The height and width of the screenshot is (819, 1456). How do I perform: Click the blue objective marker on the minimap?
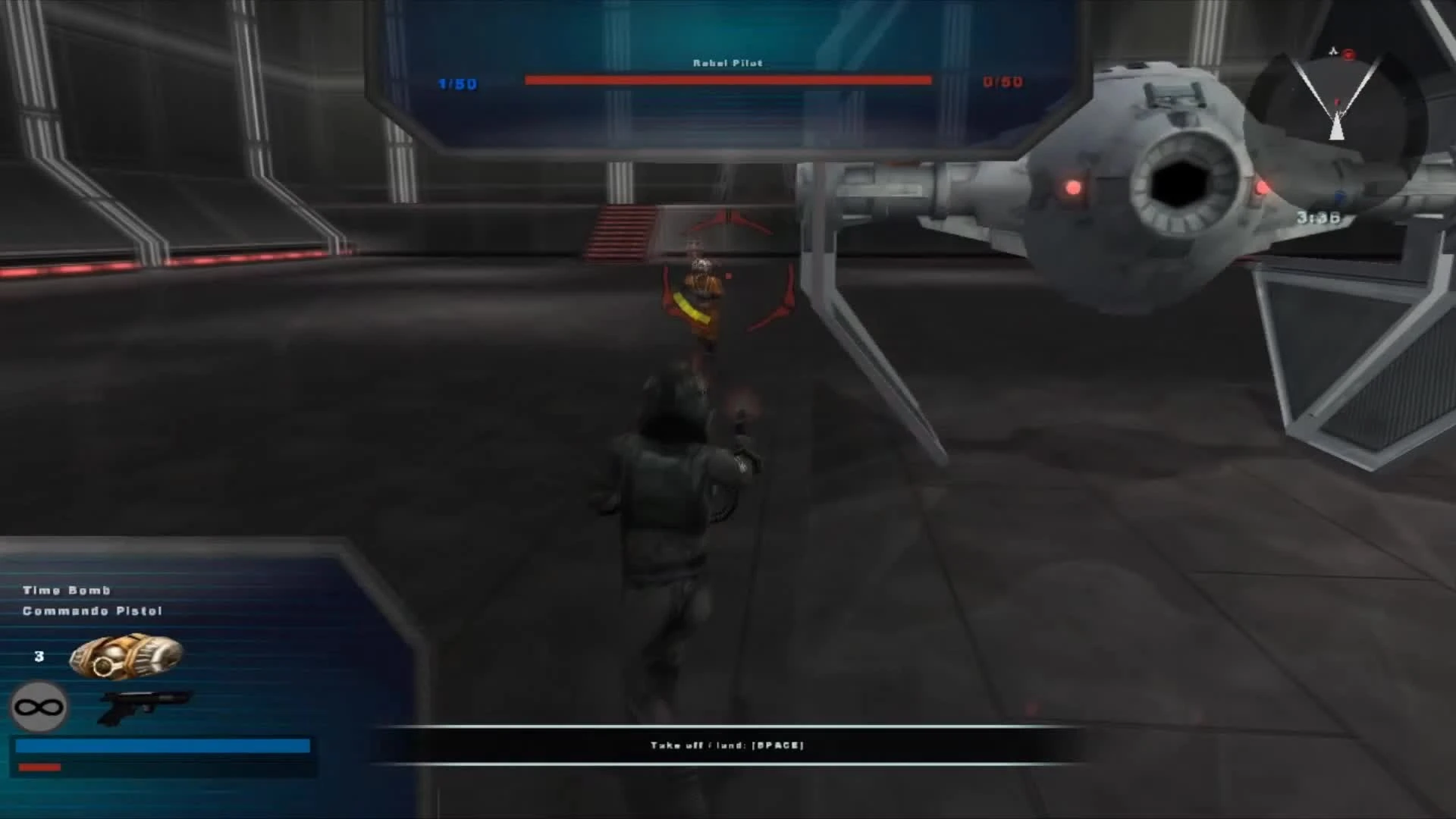(1338, 196)
